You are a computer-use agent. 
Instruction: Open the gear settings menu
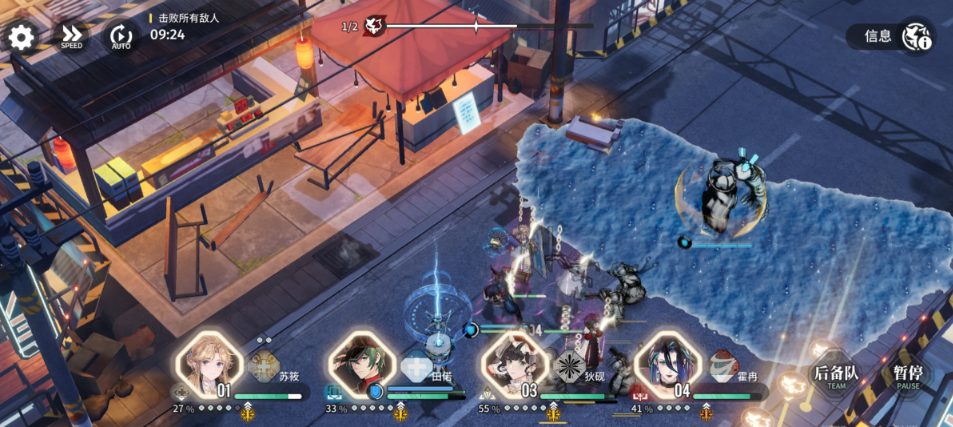tap(21, 38)
